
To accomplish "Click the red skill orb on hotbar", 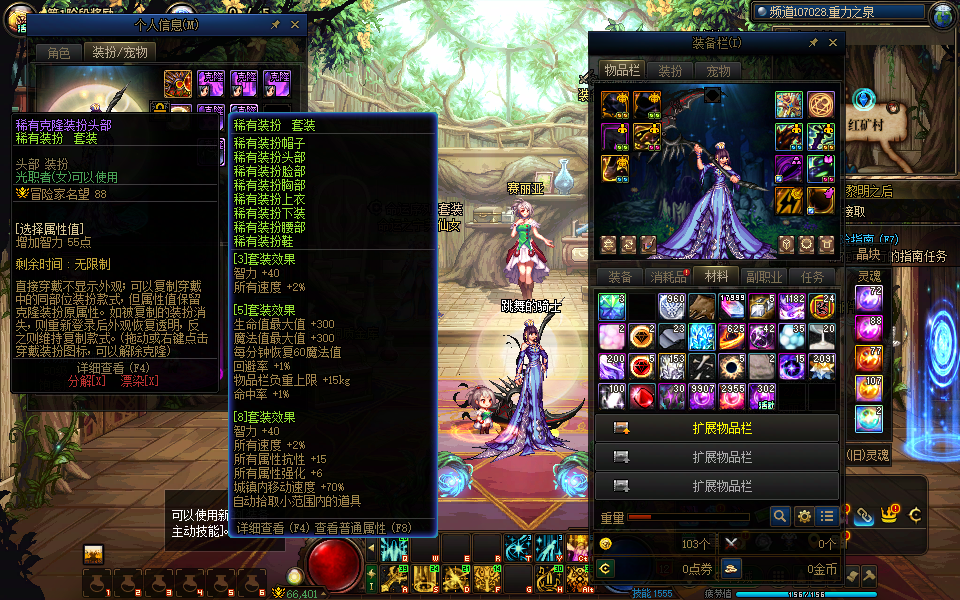I will pos(334,562).
